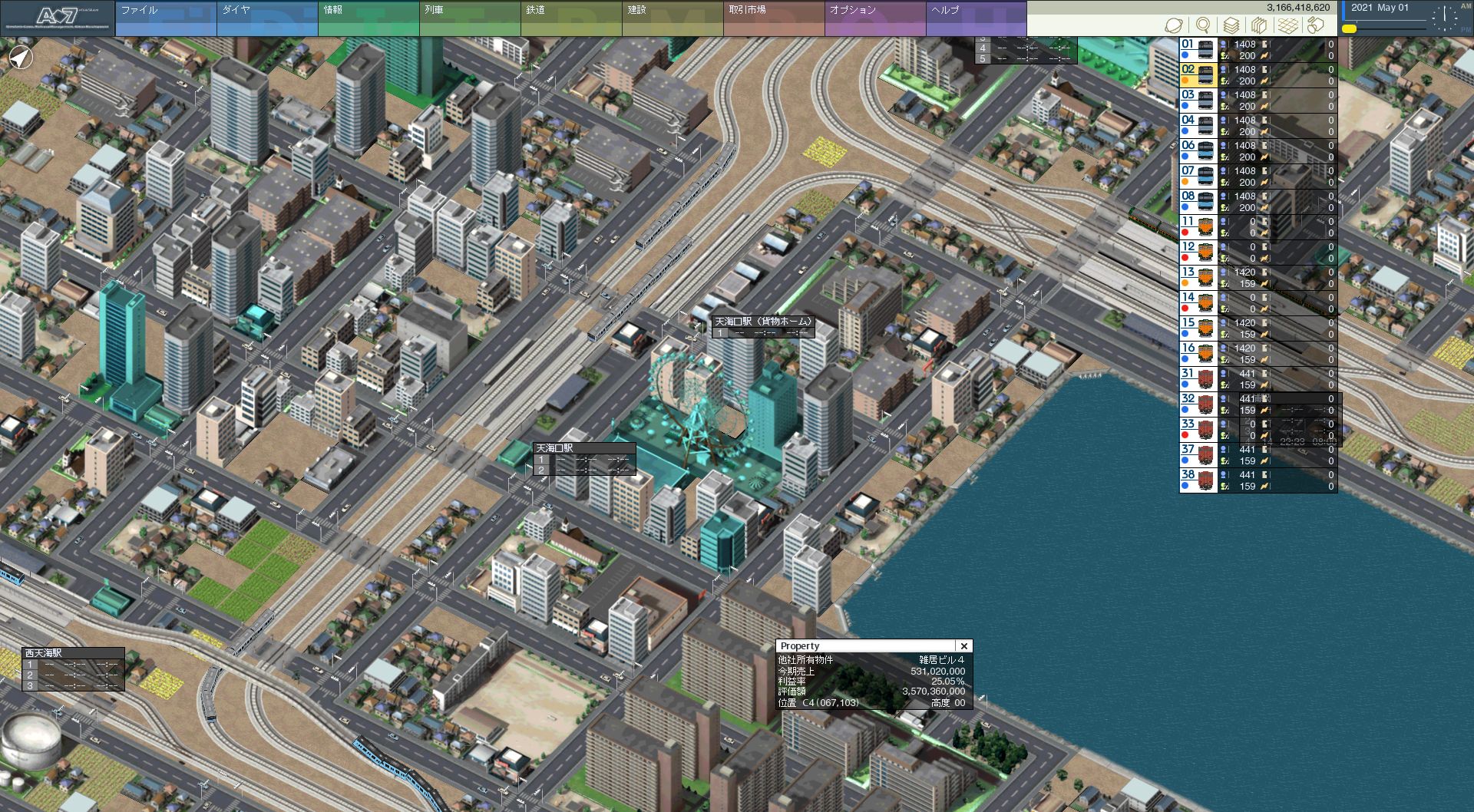Click the yellow game speed slider handle

[x=1350, y=29]
